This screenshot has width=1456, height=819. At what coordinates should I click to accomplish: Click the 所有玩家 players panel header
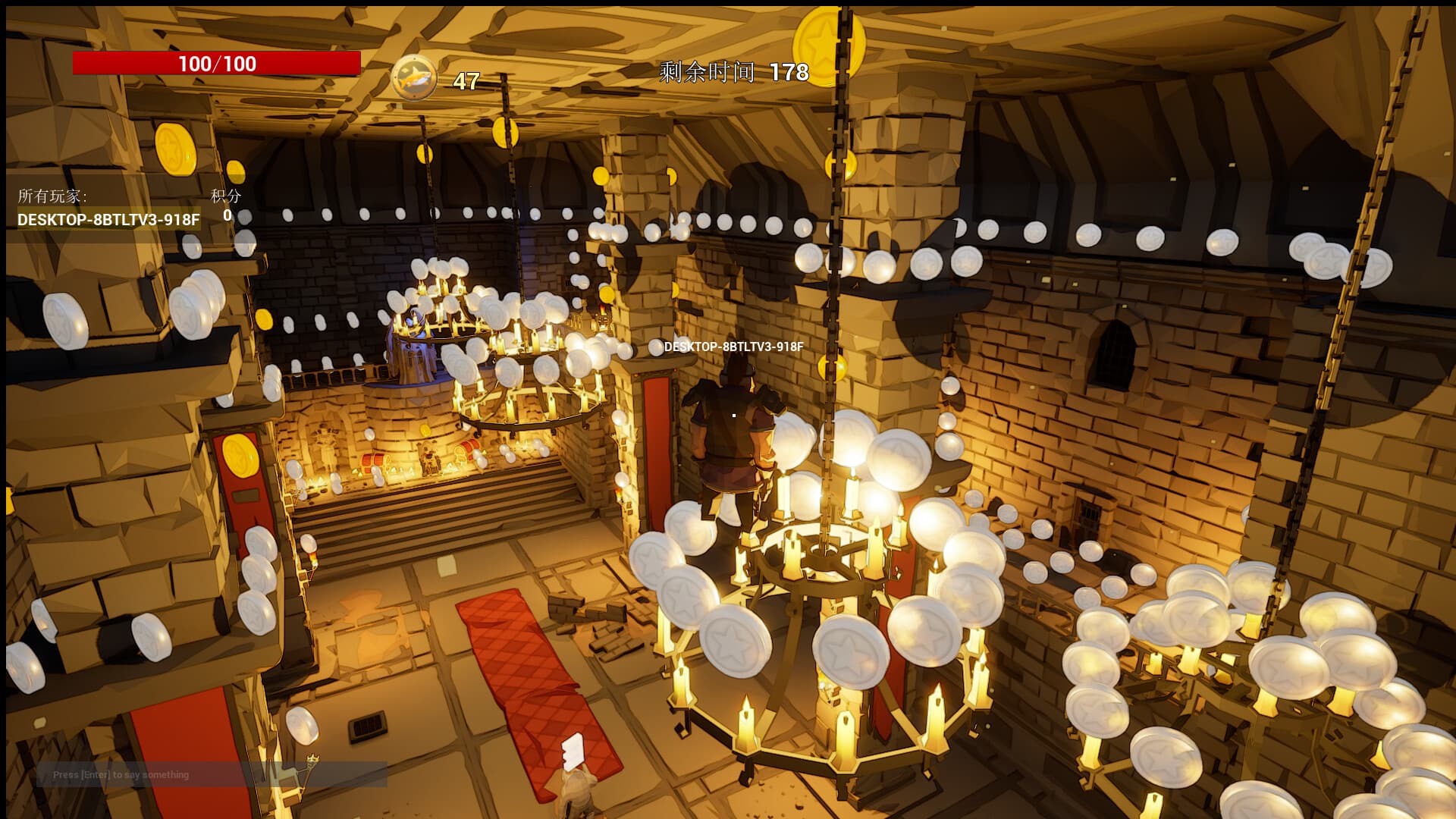(54, 196)
